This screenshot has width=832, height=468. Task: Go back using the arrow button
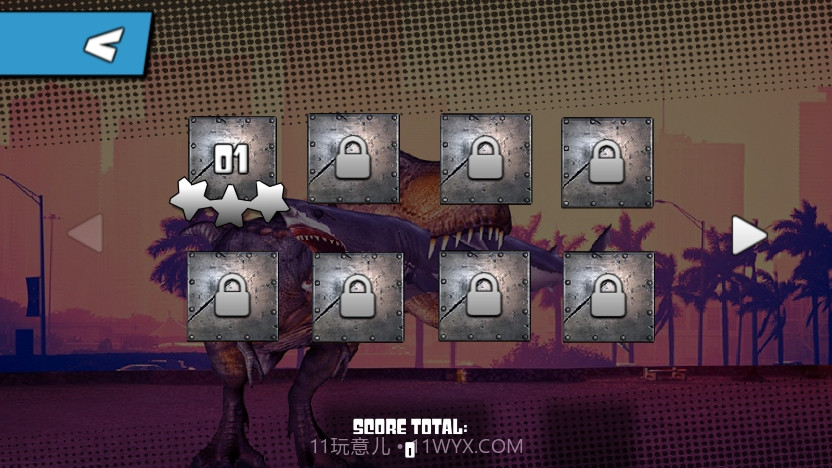tap(102, 44)
